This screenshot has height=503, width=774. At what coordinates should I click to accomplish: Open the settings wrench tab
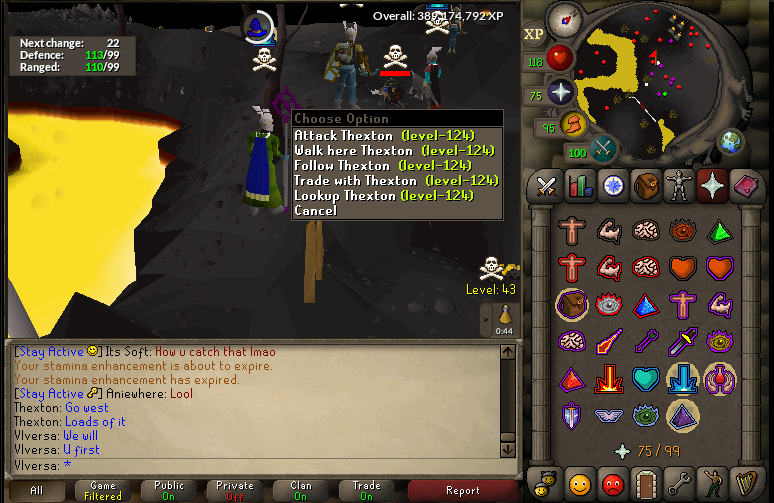[681, 483]
